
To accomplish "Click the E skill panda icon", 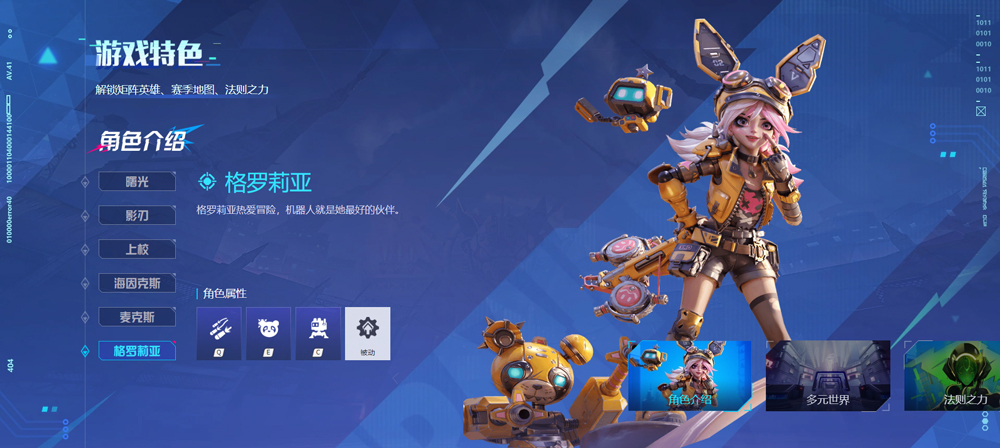I will 268,333.
